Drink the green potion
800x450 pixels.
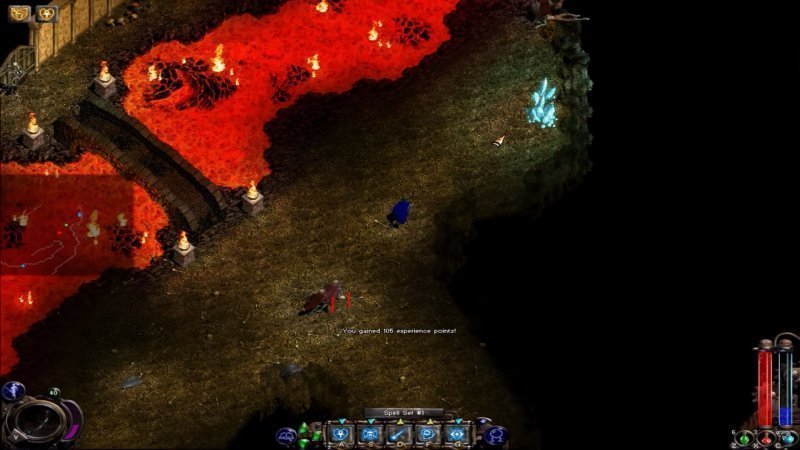click(x=743, y=438)
